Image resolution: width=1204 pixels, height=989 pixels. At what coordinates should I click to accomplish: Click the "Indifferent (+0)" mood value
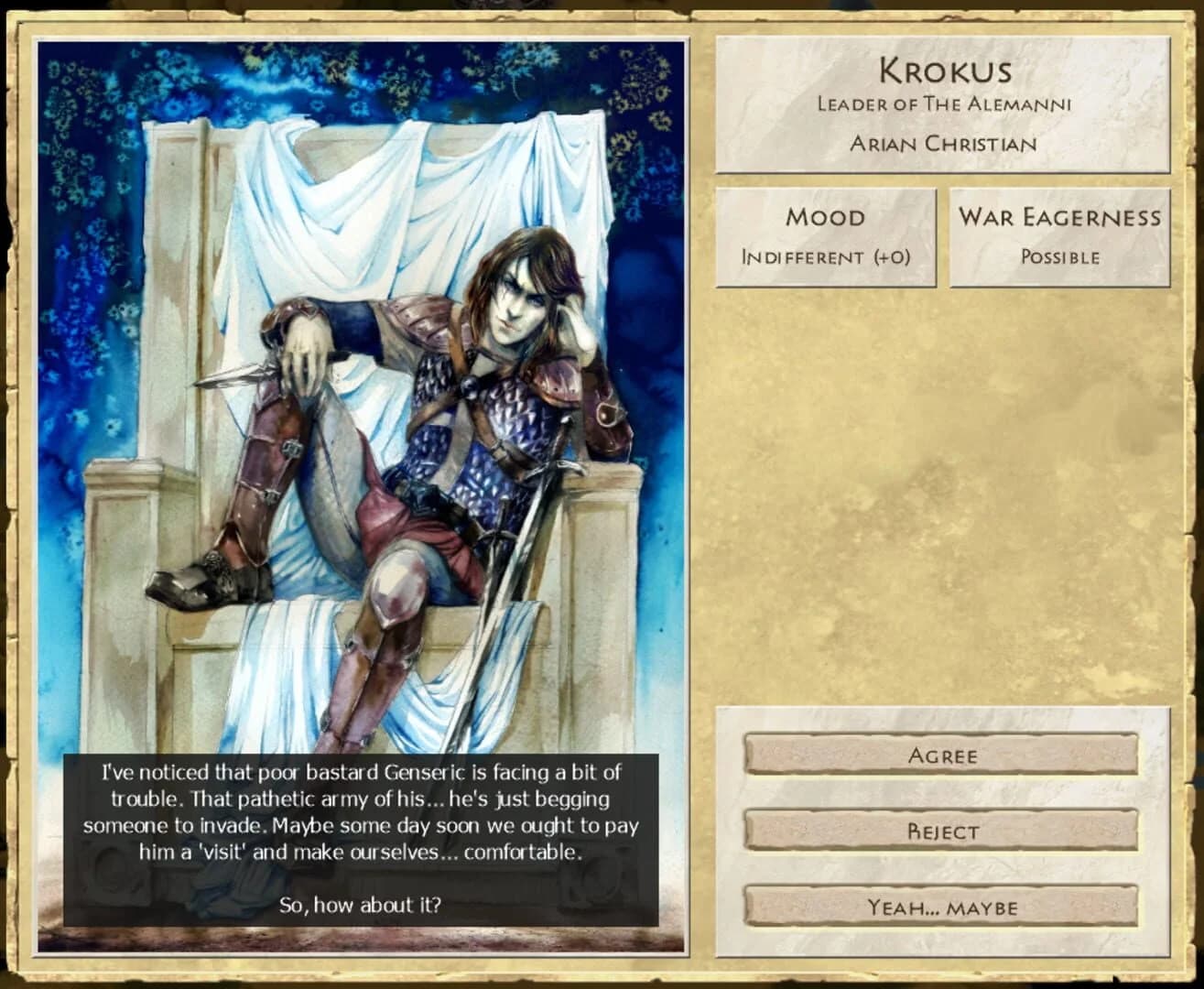coord(824,257)
